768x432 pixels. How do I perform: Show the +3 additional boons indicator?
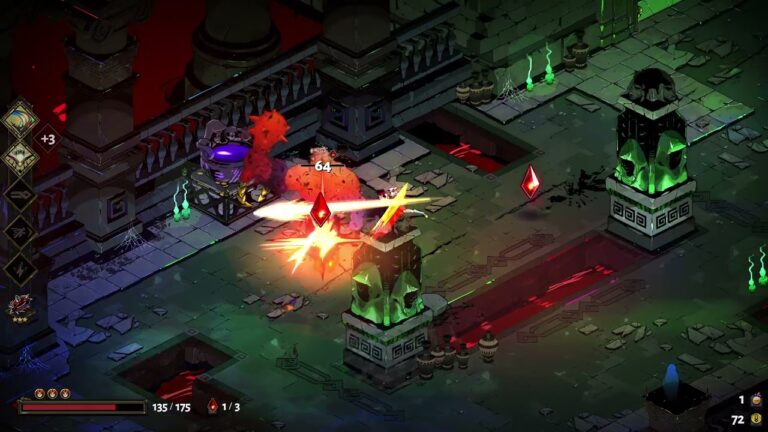(x=47, y=139)
